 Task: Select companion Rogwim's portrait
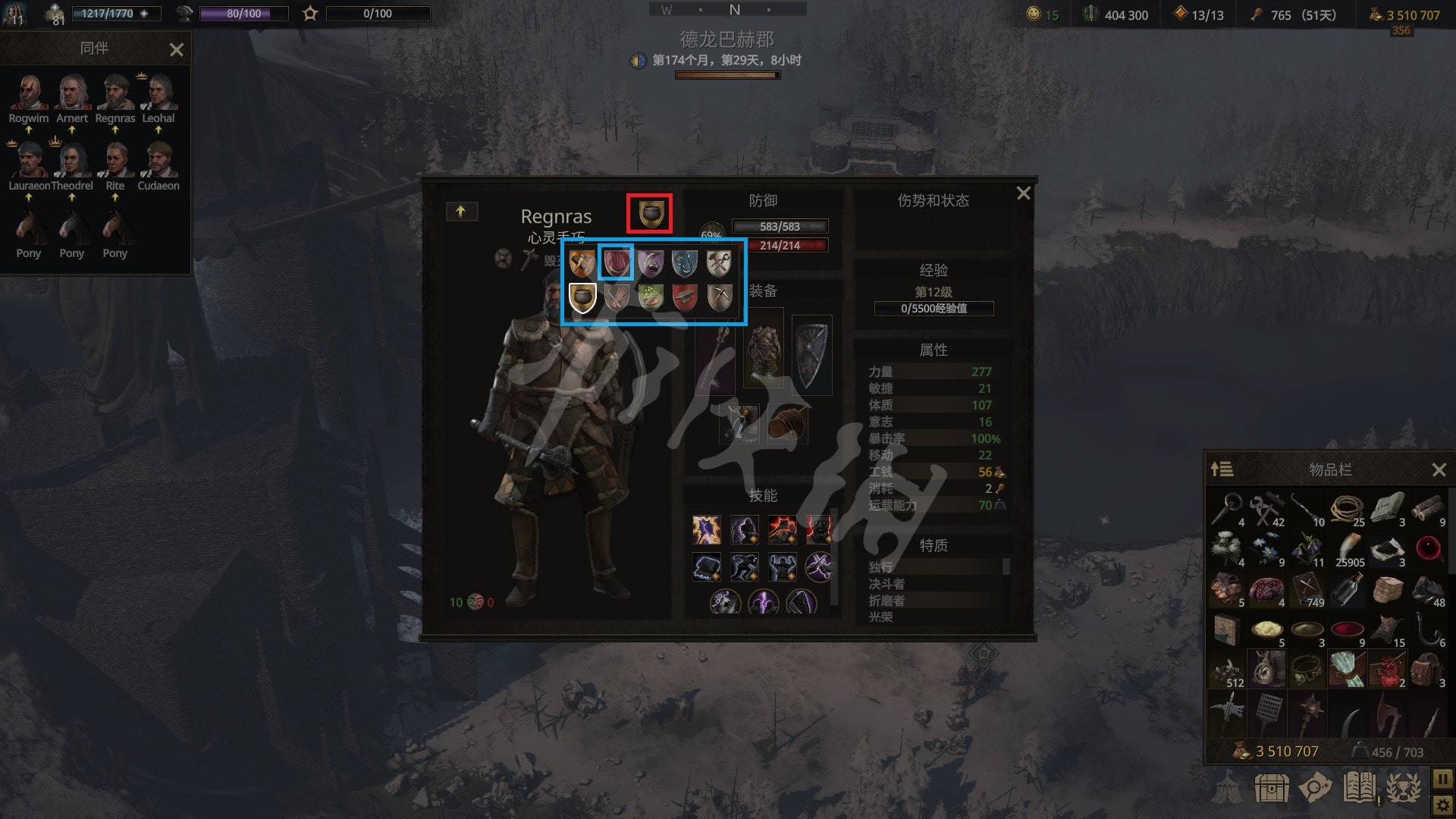click(x=29, y=93)
